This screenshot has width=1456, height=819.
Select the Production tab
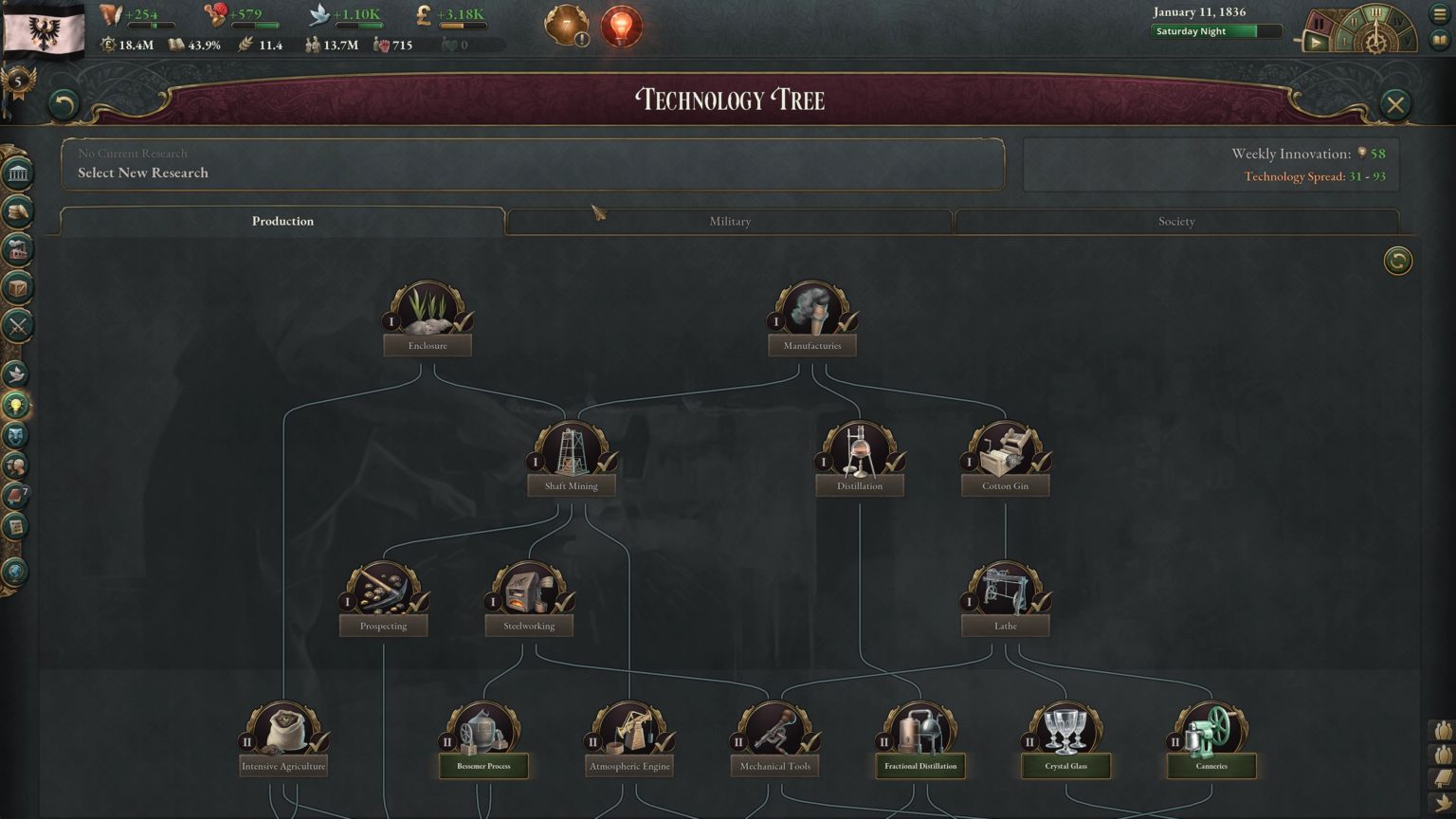[282, 221]
